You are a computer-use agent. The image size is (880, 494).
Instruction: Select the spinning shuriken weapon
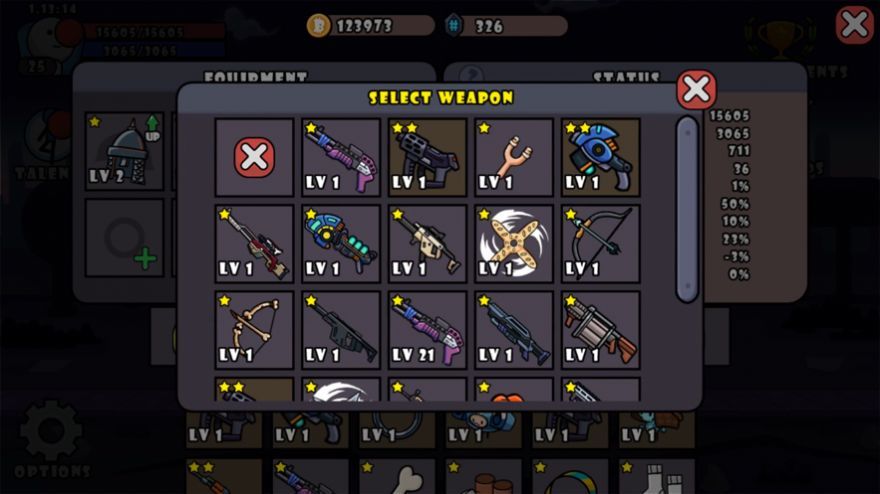click(514, 244)
